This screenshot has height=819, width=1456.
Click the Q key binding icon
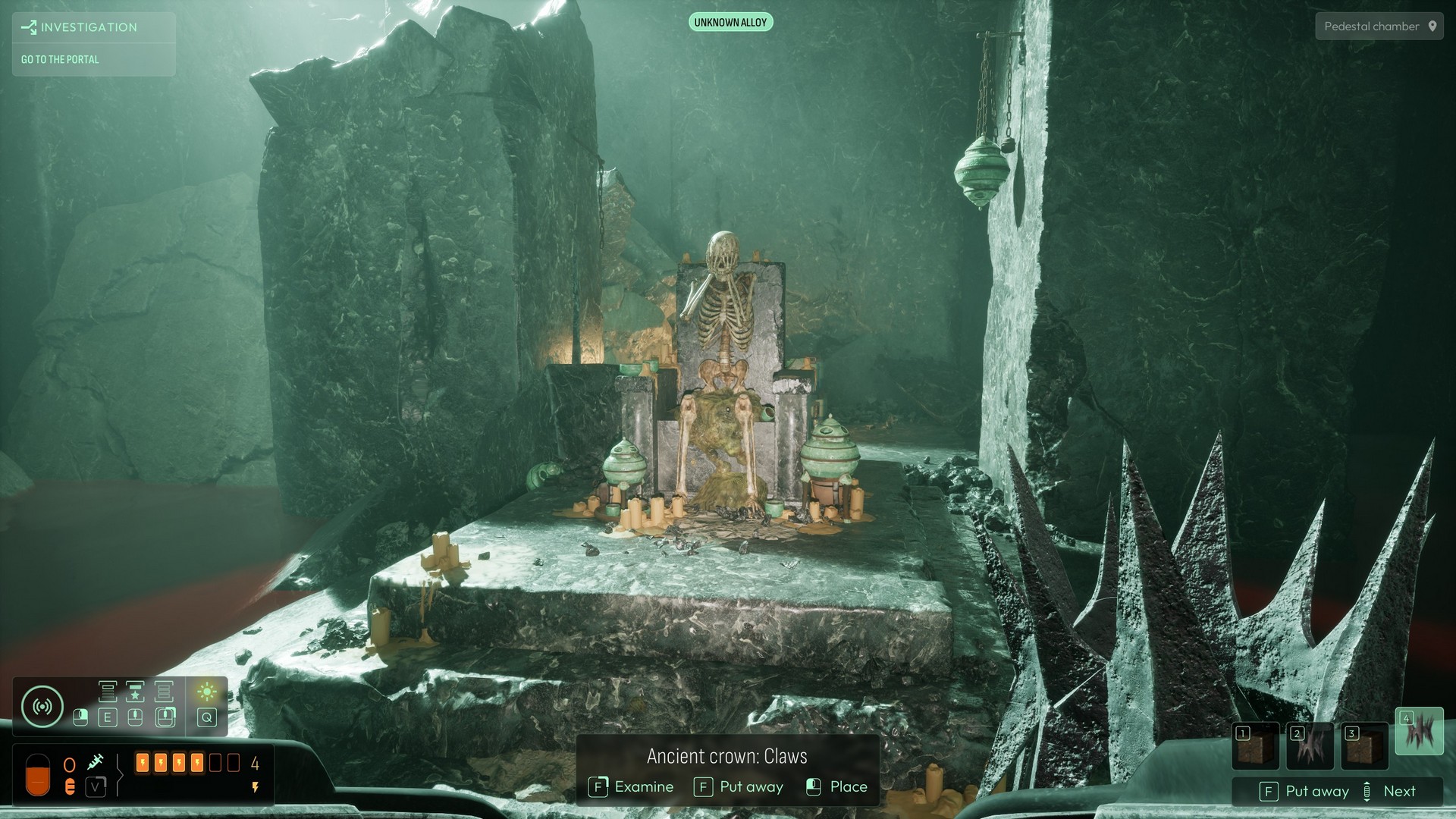[206, 717]
